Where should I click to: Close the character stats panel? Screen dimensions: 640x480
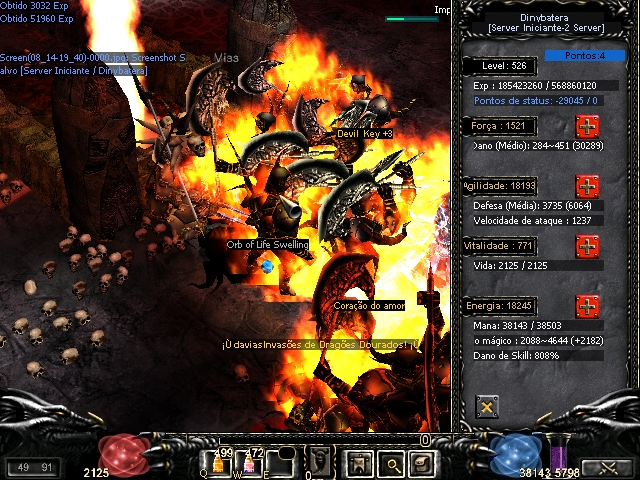tap(487, 406)
